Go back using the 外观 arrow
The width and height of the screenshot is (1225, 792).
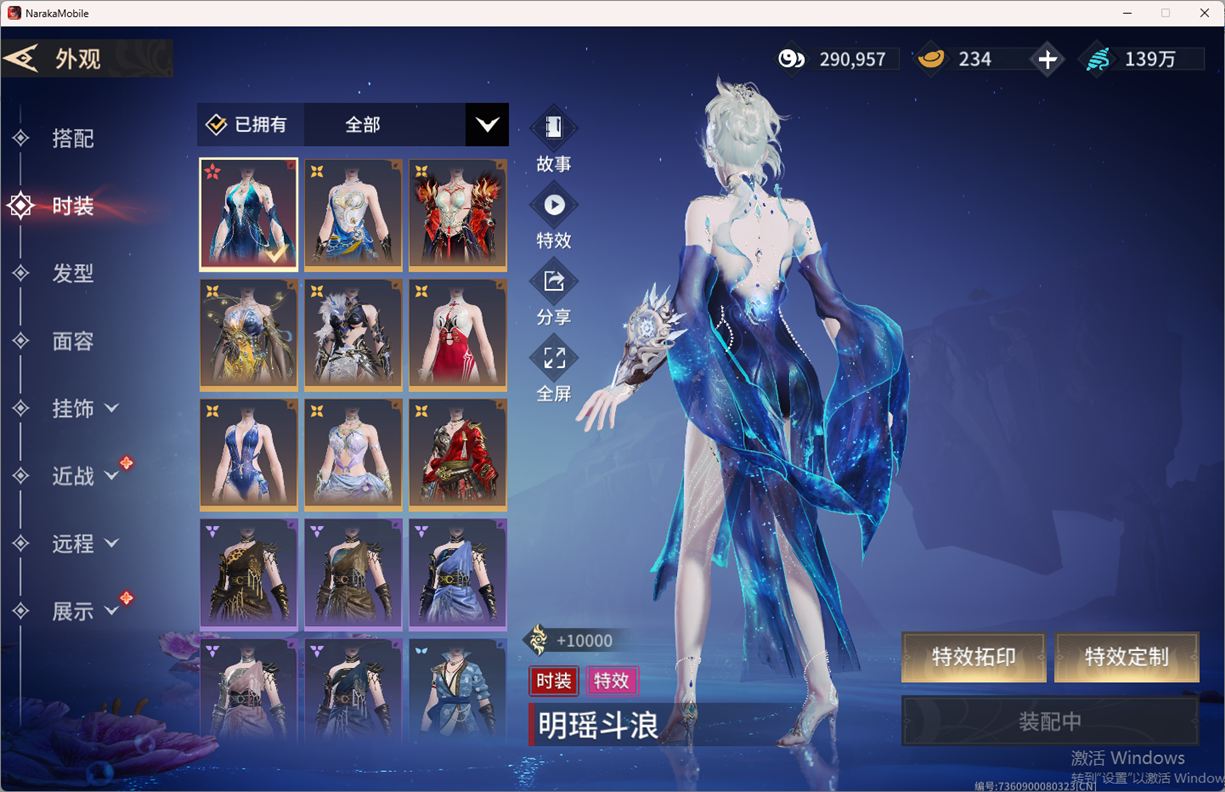[x=22, y=58]
